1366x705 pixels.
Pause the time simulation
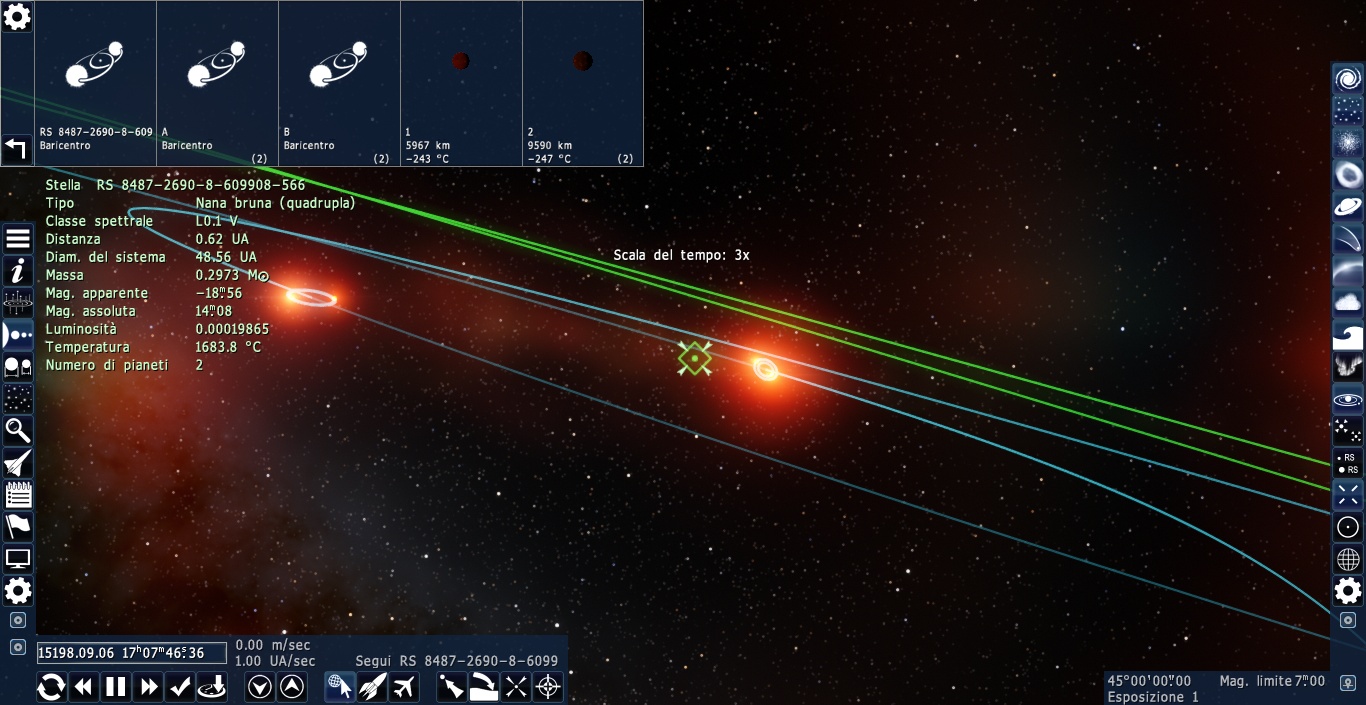pyautogui.click(x=117, y=687)
